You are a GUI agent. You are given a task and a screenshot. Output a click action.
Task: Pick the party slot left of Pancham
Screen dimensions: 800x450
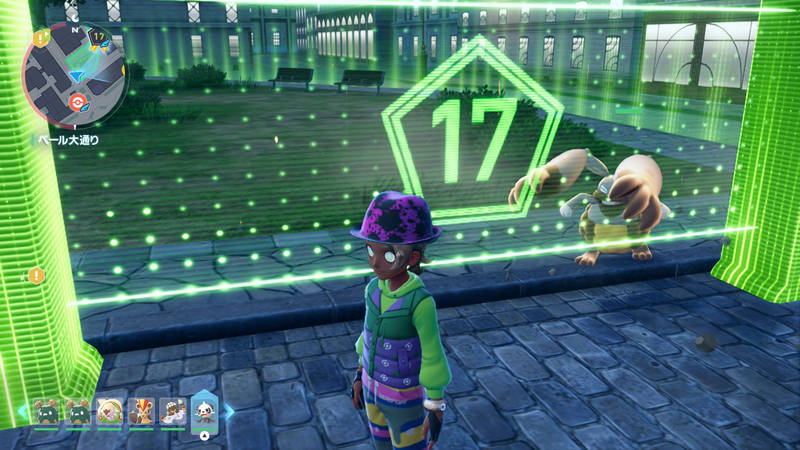[172, 411]
